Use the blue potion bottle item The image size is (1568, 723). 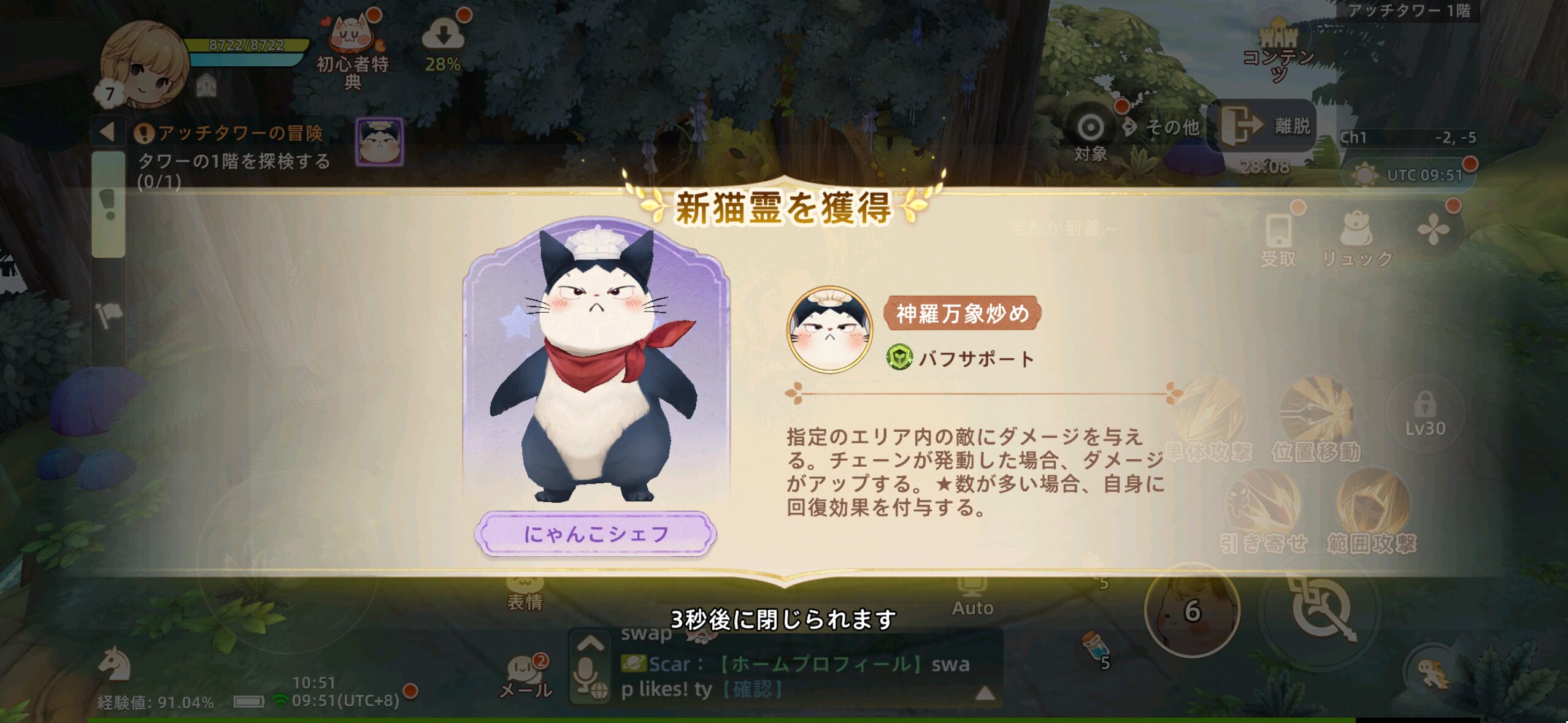(x=1096, y=647)
